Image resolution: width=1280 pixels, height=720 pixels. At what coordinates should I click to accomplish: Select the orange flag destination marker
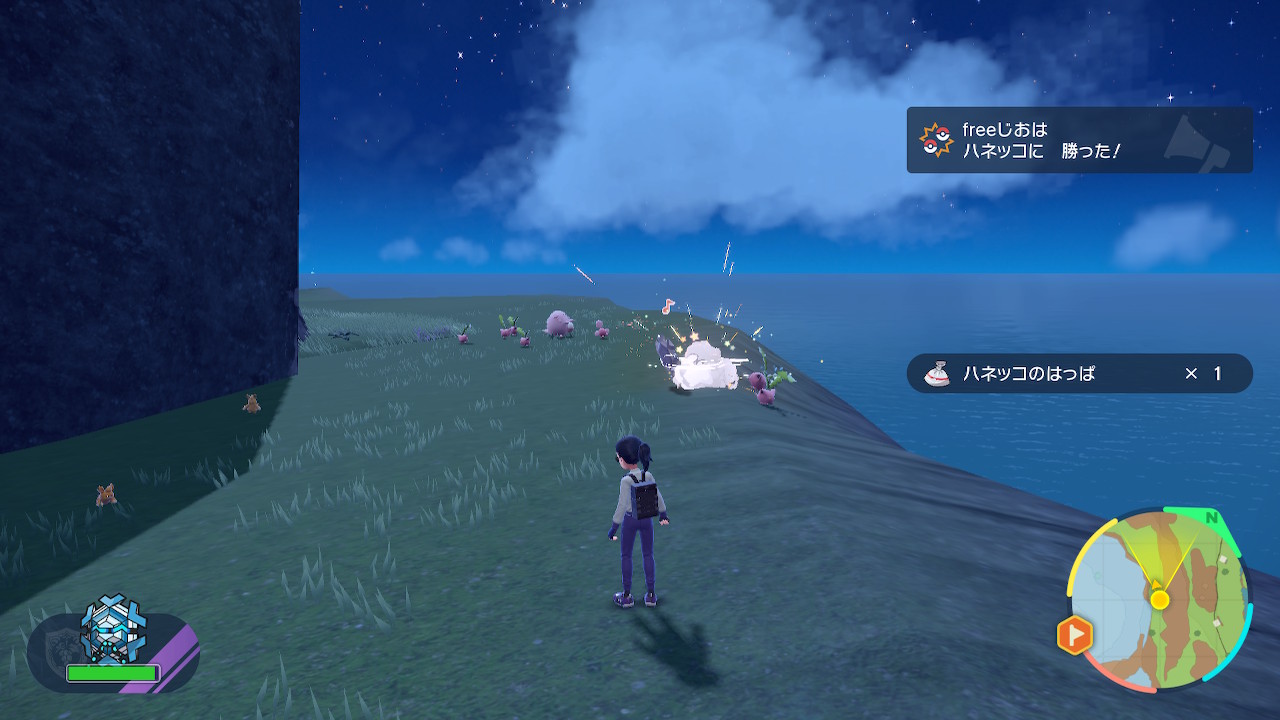1075,635
